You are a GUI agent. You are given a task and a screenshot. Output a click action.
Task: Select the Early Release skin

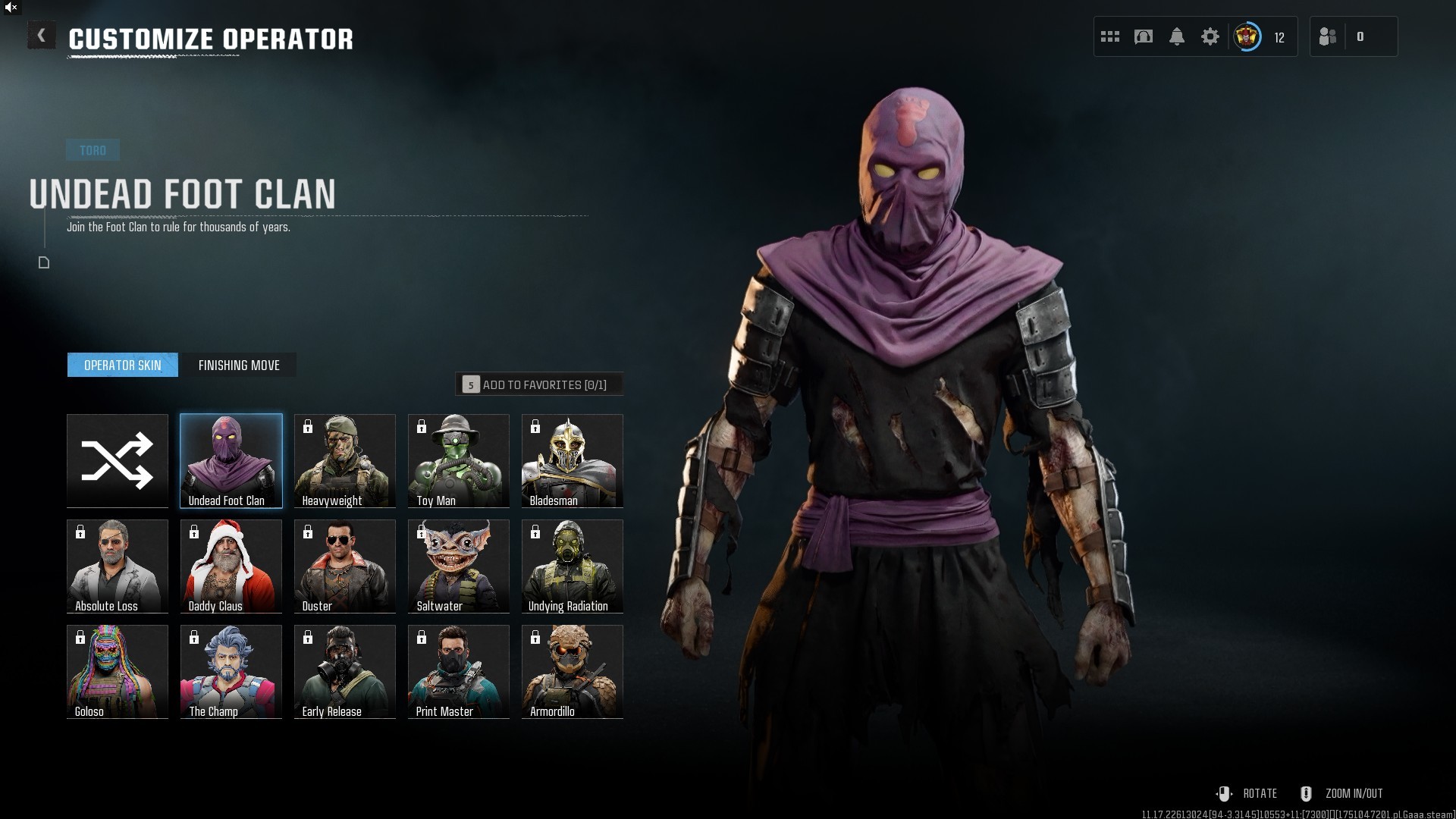(345, 671)
